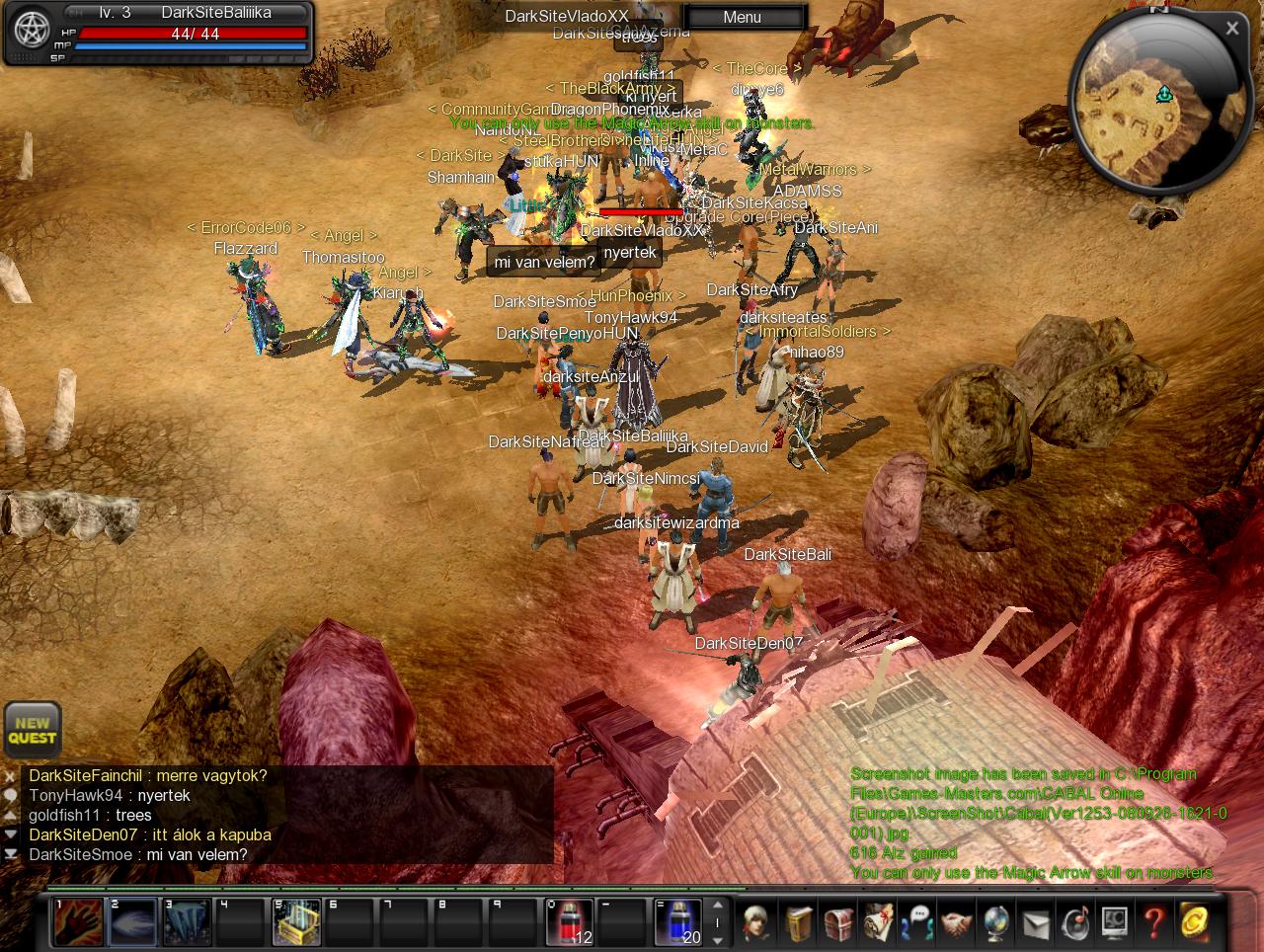This screenshot has height=952, width=1264.
Task: Use the blue MP potion slot
Action: (678, 921)
